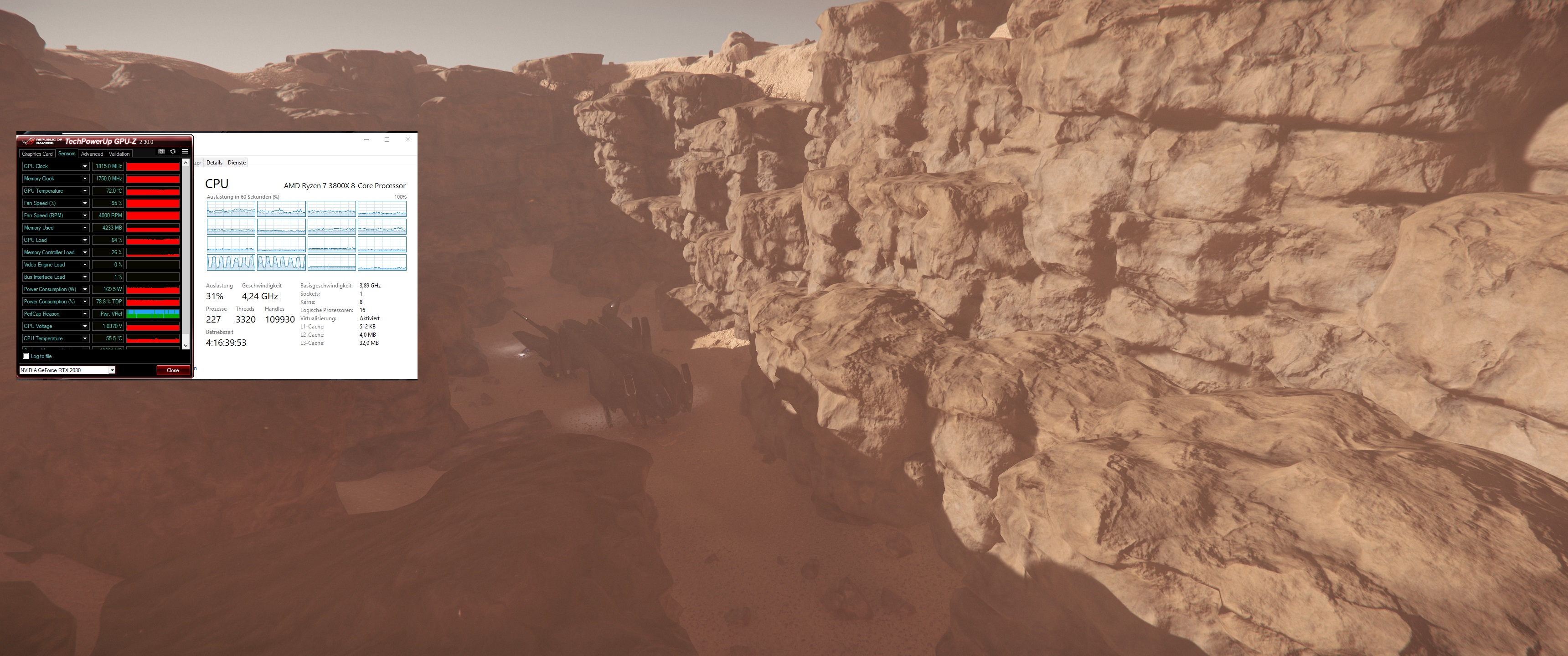Switch to the Details tab in Task Manager
1568x656 pixels.
215,163
